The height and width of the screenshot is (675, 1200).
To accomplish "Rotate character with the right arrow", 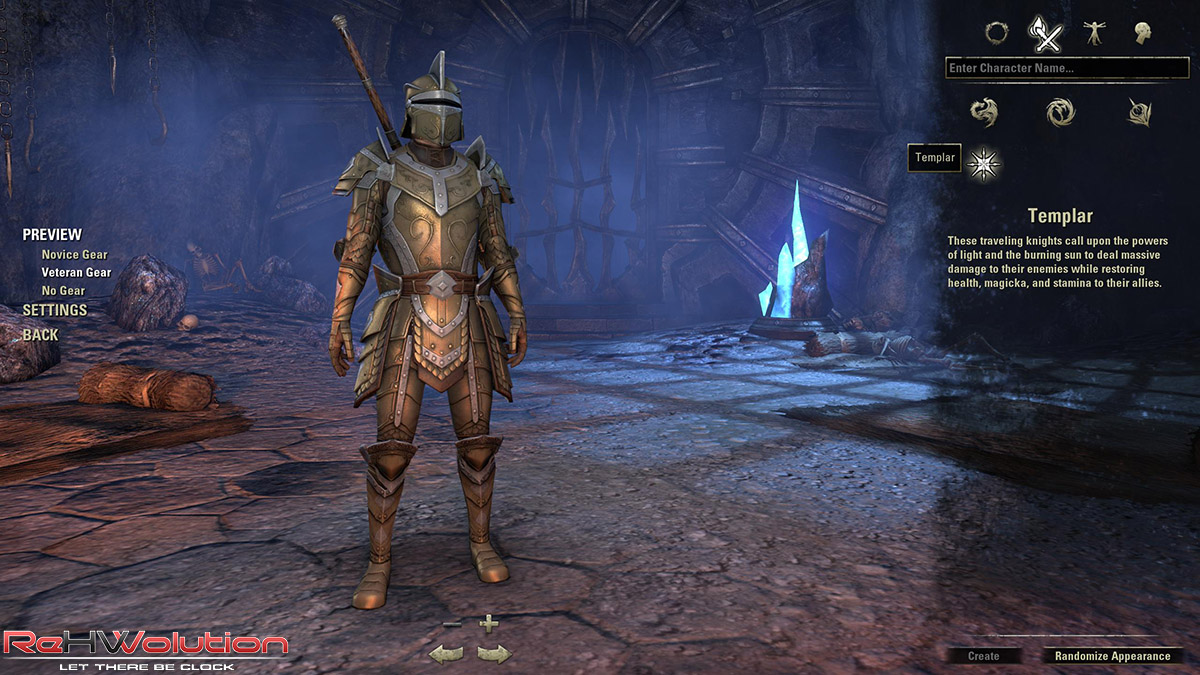I will (493, 654).
